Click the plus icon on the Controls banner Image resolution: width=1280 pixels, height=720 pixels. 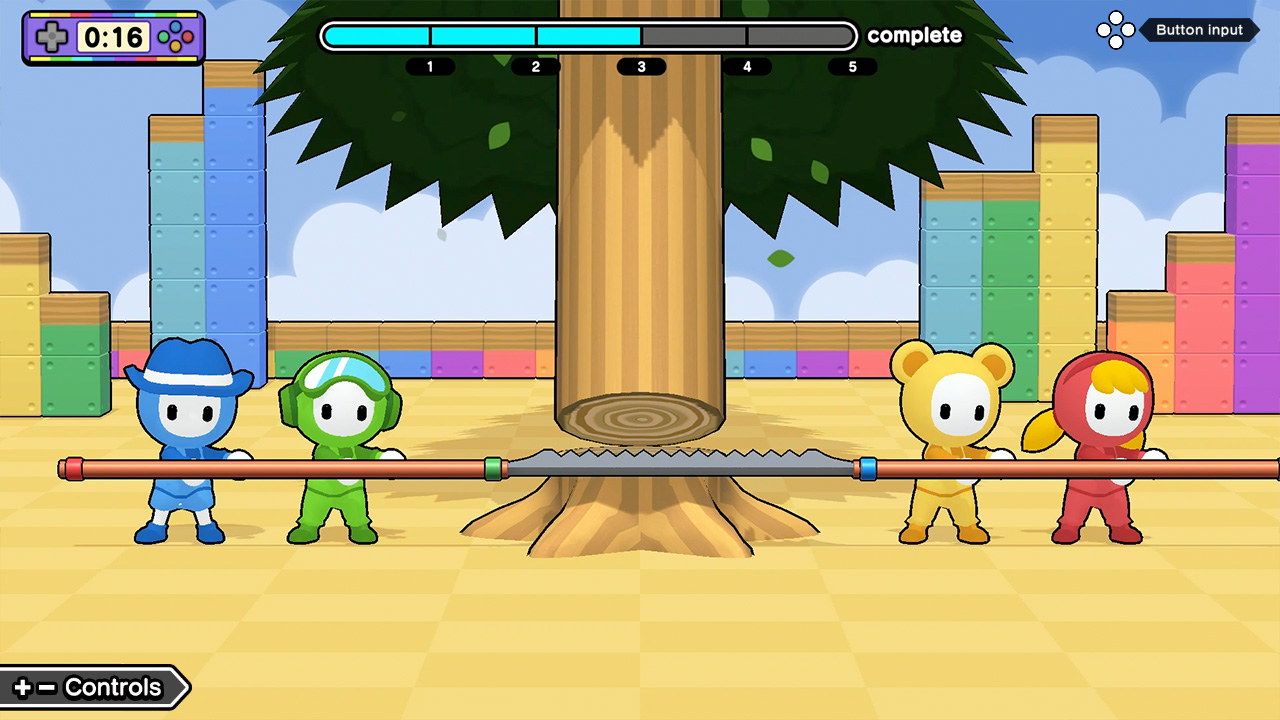pos(25,688)
